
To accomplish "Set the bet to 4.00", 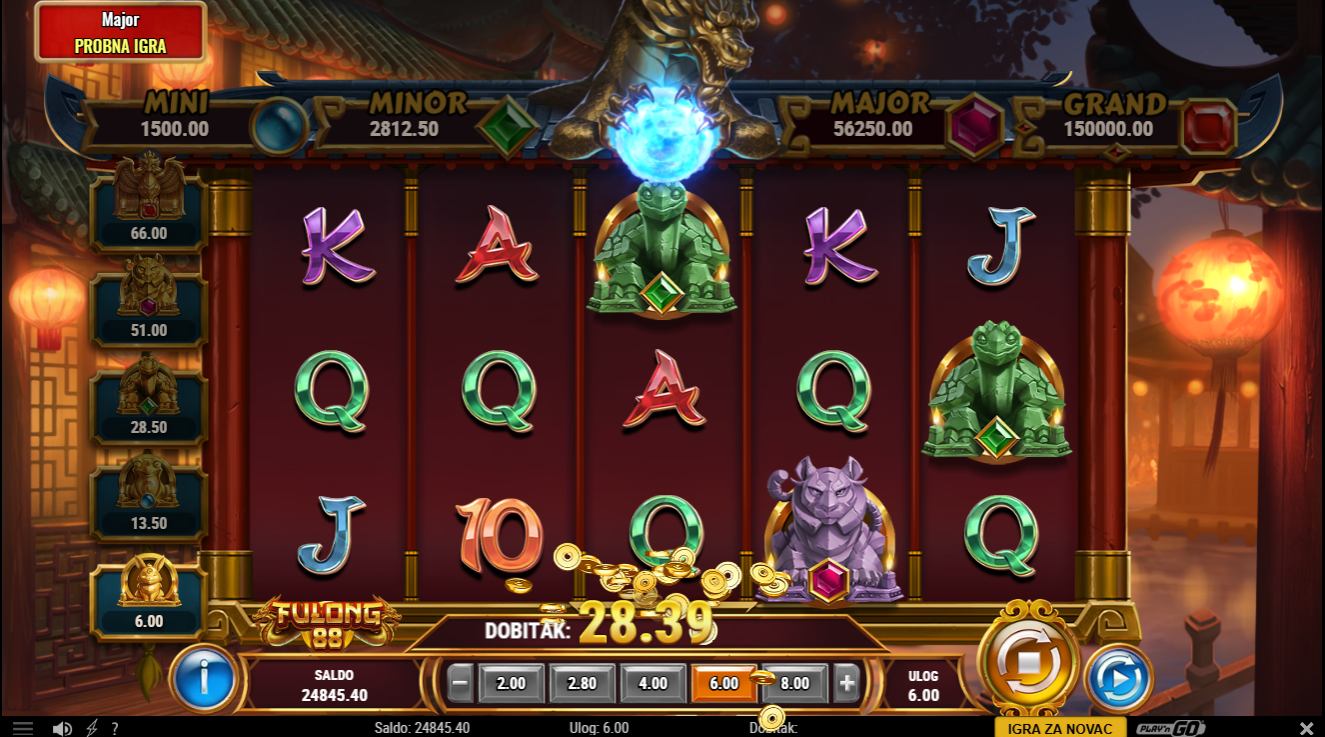I will coord(653,684).
